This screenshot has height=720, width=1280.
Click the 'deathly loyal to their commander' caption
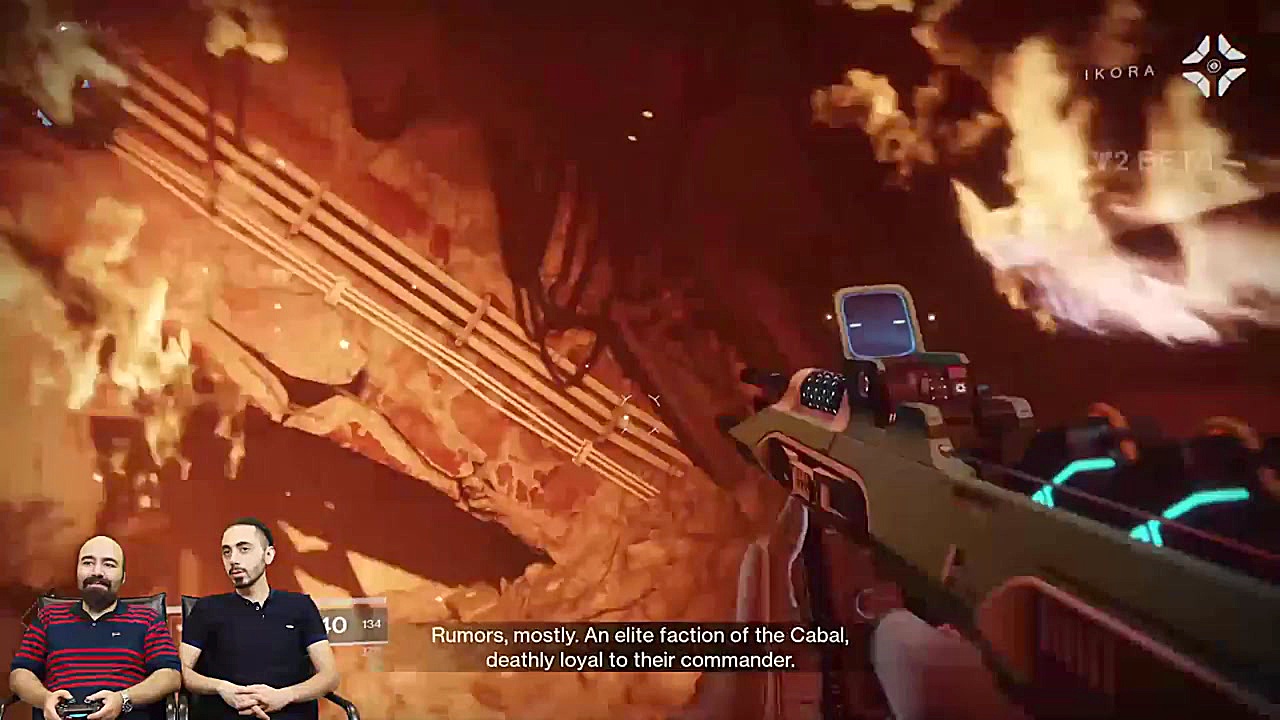(x=640, y=659)
